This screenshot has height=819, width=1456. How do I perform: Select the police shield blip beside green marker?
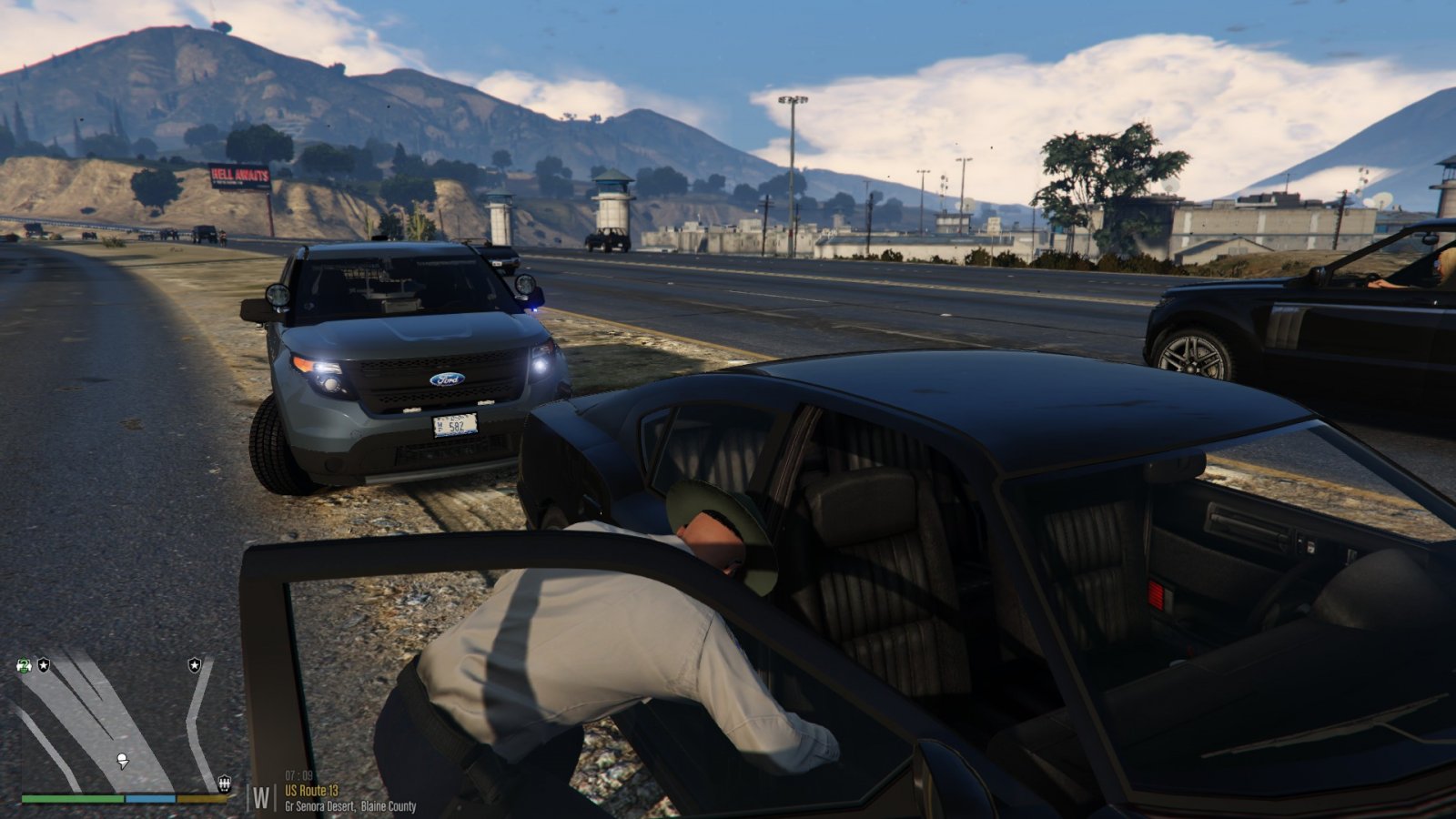tap(44, 665)
